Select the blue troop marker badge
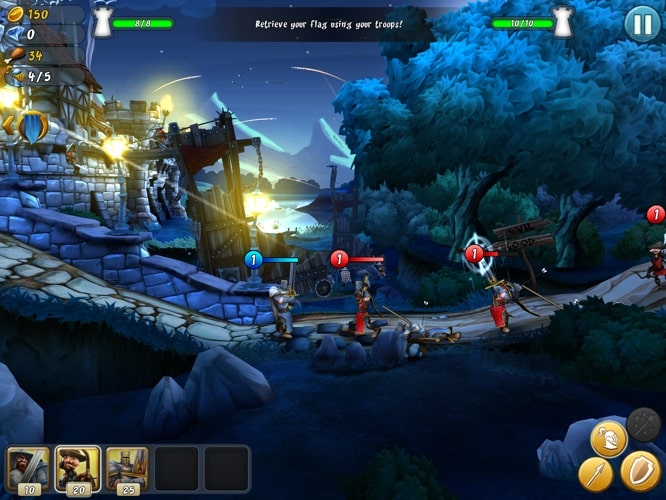 [x=254, y=260]
